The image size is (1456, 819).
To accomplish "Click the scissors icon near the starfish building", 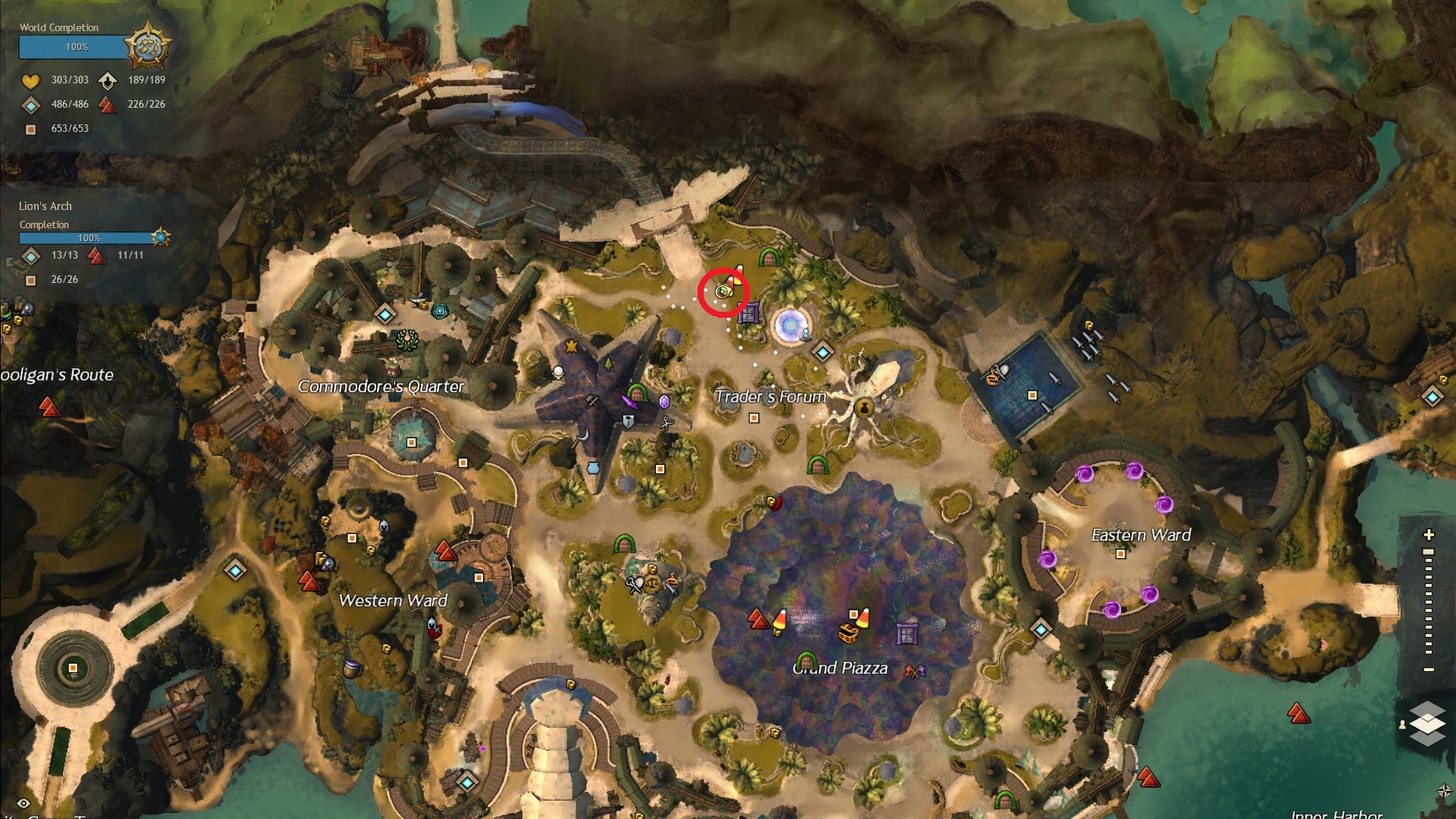I will pyautogui.click(x=667, y=424).
